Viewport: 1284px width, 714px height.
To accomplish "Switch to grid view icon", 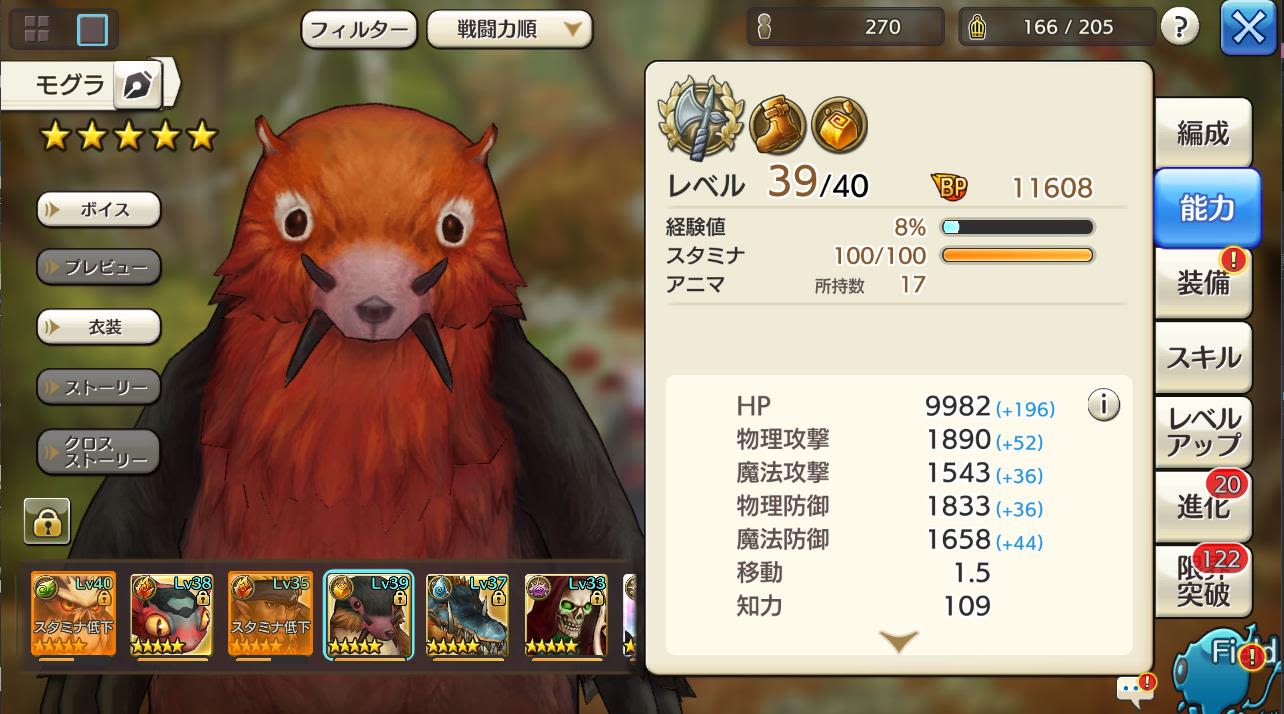I will pos(37,29).
